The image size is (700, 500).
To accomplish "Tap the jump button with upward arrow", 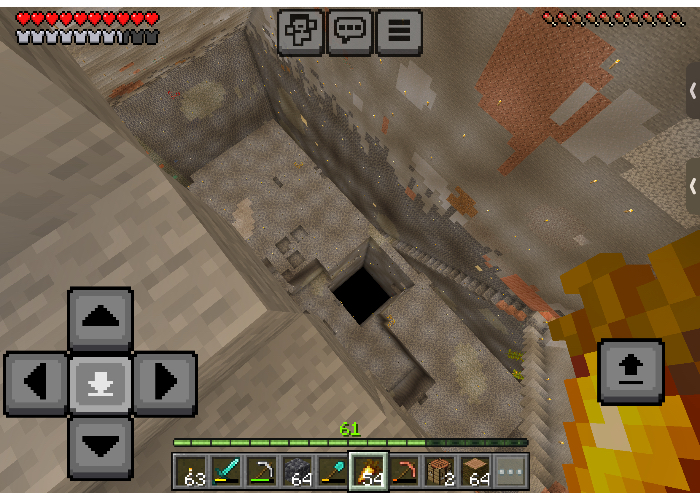I will point(630,371).
